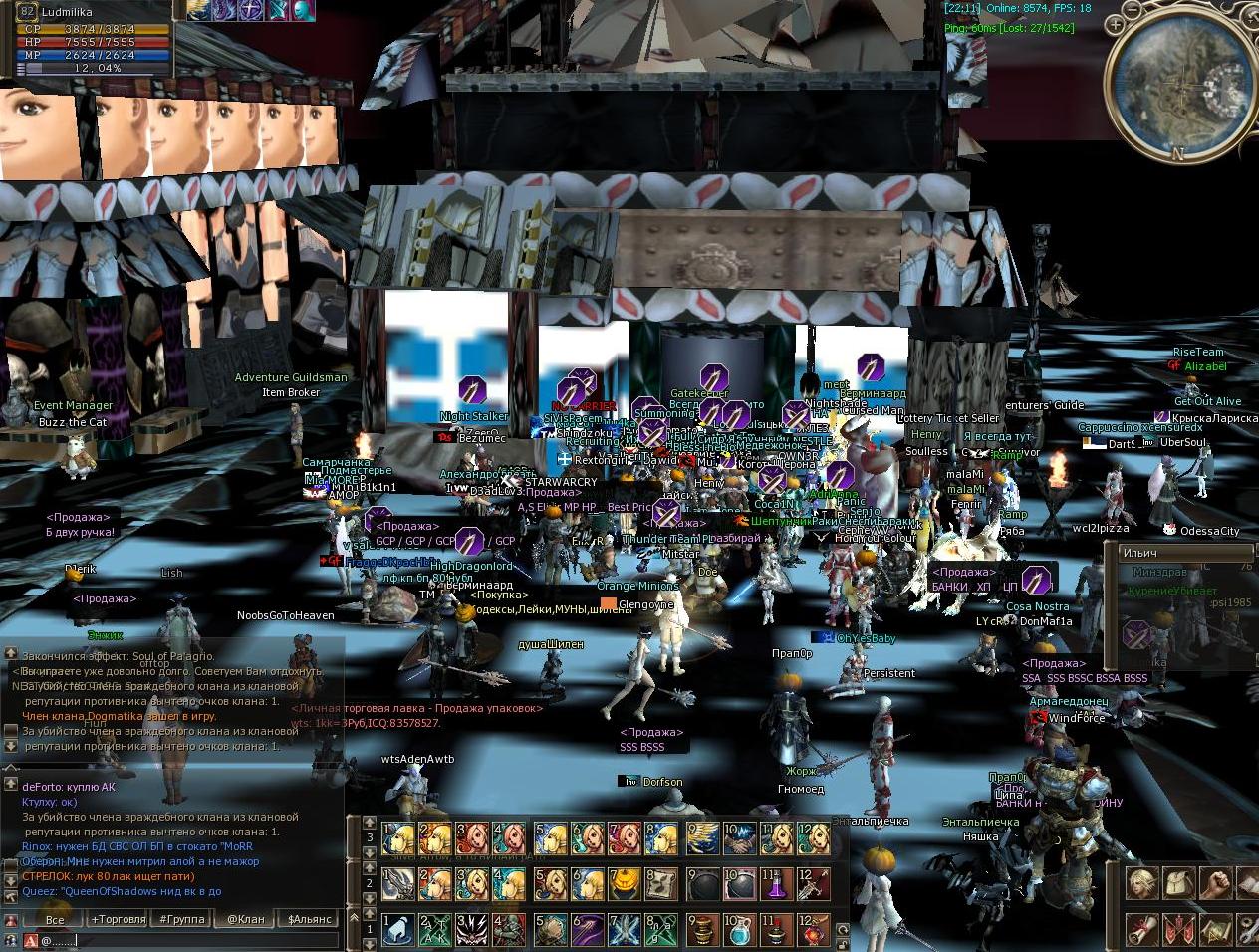1259x952 pixels.
Task: Open the +Торговля trade chat tab
Action: [119, 919]
